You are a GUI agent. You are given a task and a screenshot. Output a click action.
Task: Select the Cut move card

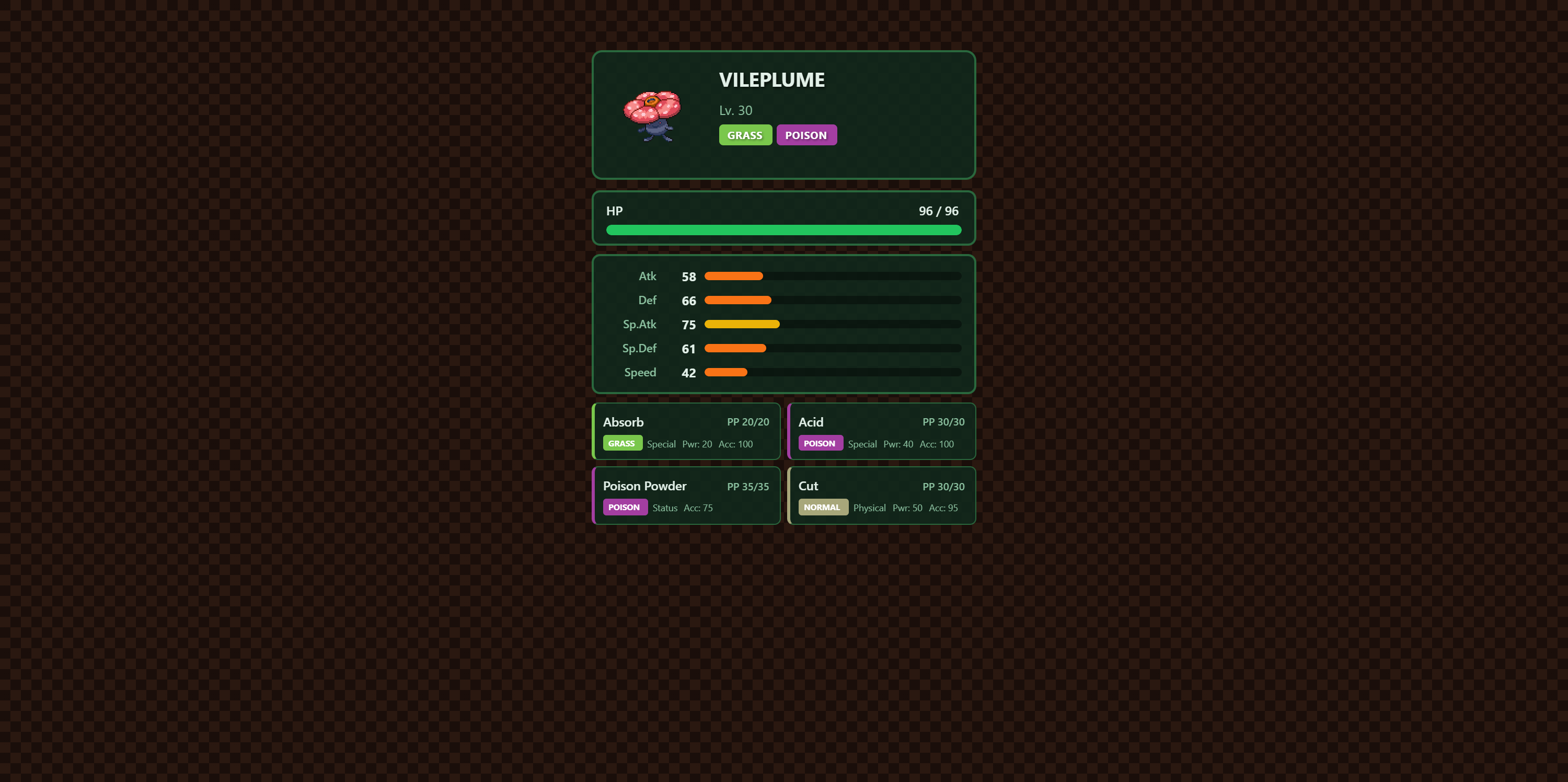(x=881, y=496)
